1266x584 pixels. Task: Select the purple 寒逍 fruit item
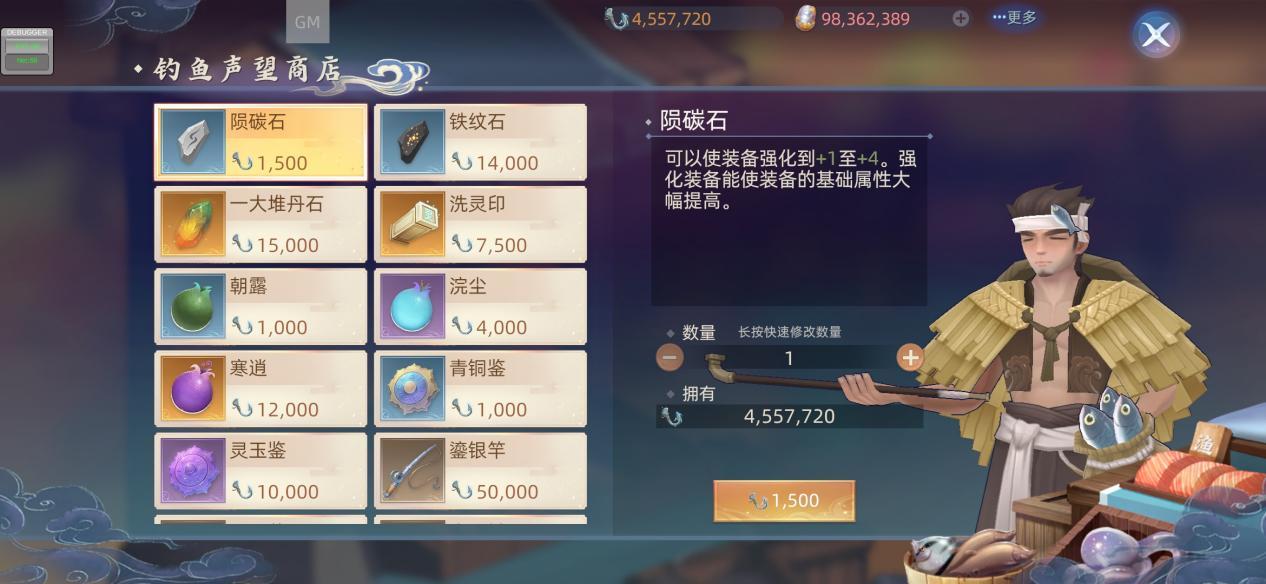coord(260,388)
